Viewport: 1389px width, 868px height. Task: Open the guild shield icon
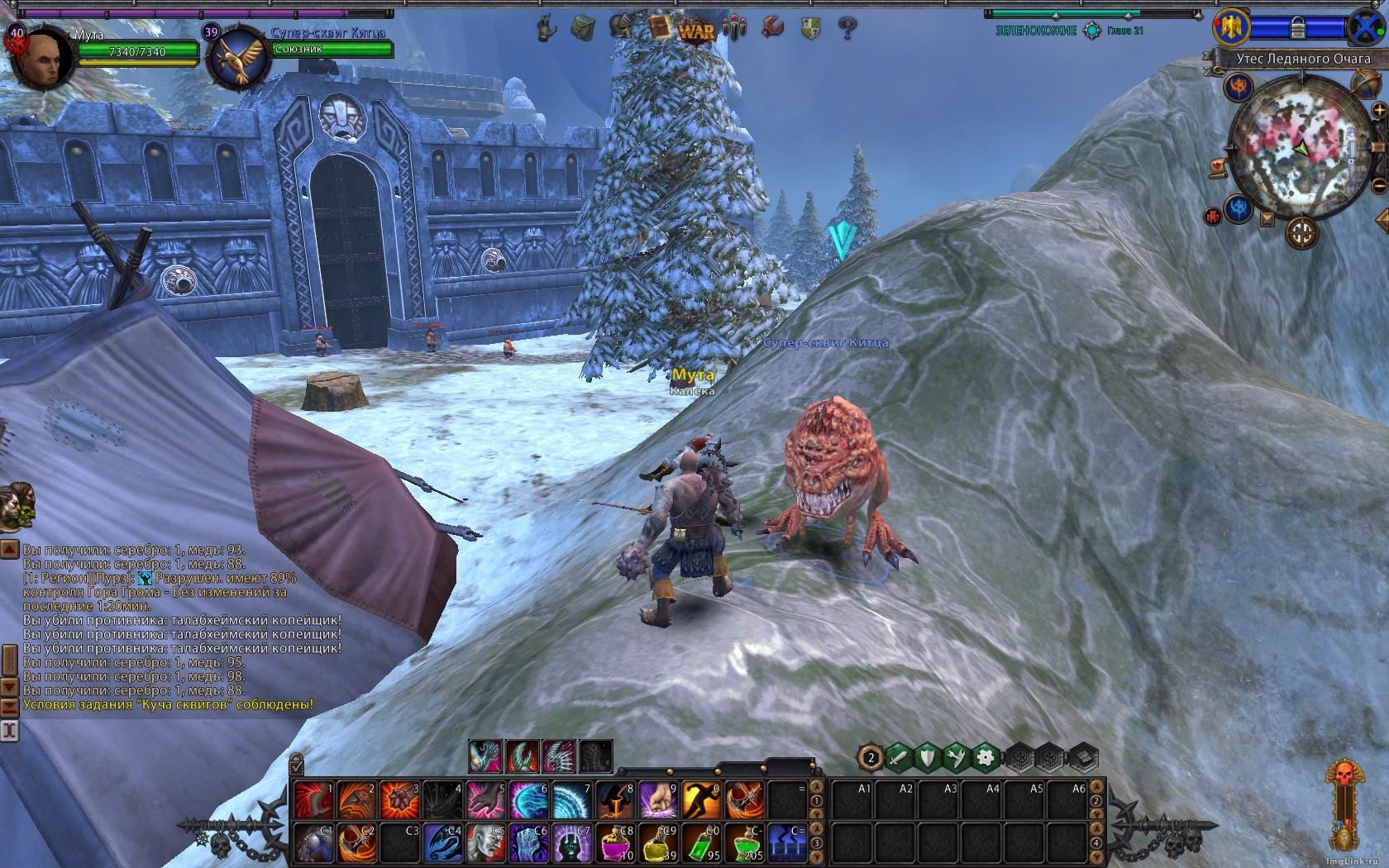click(x=810, y=29)
